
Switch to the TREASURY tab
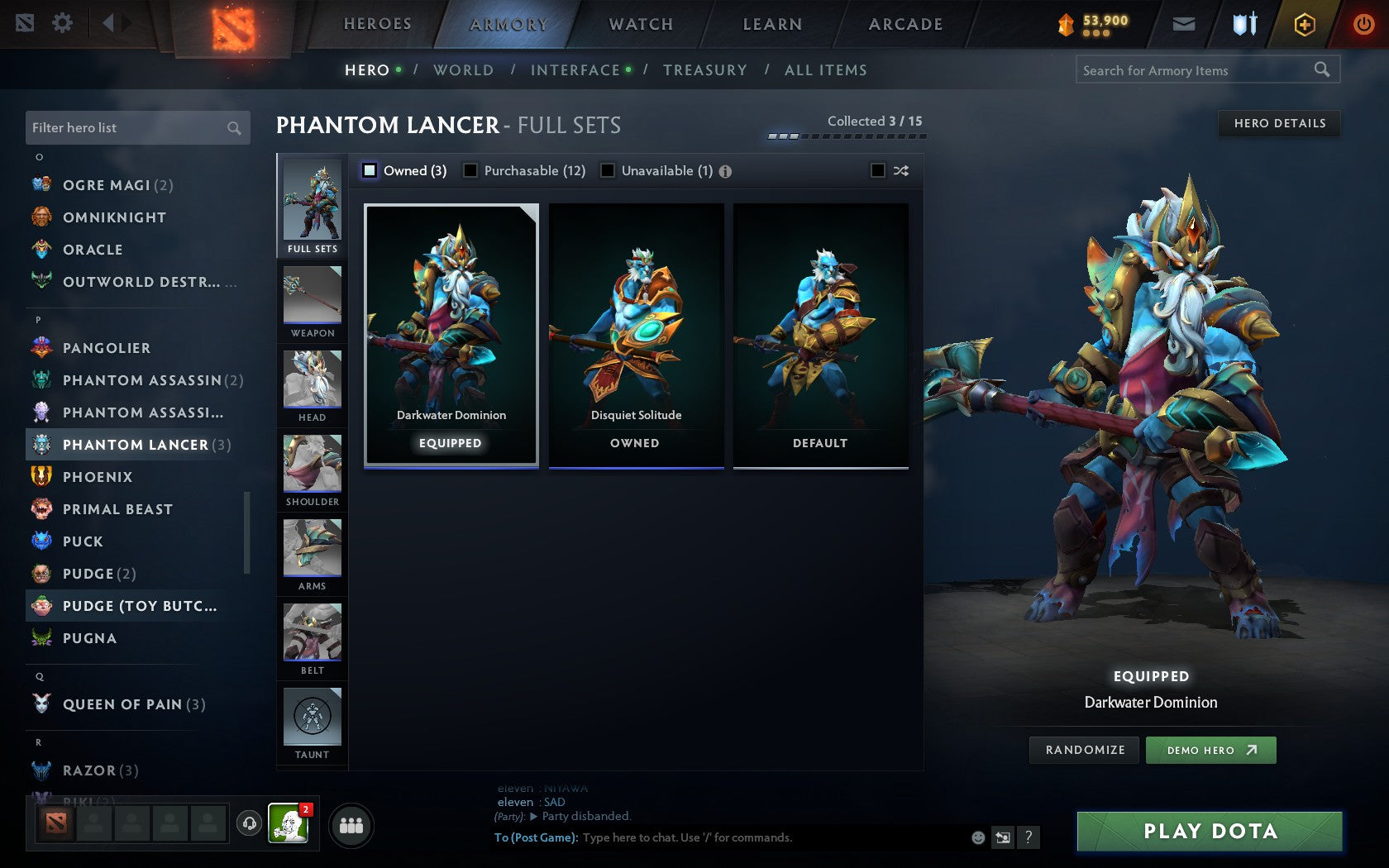(705, 70)
